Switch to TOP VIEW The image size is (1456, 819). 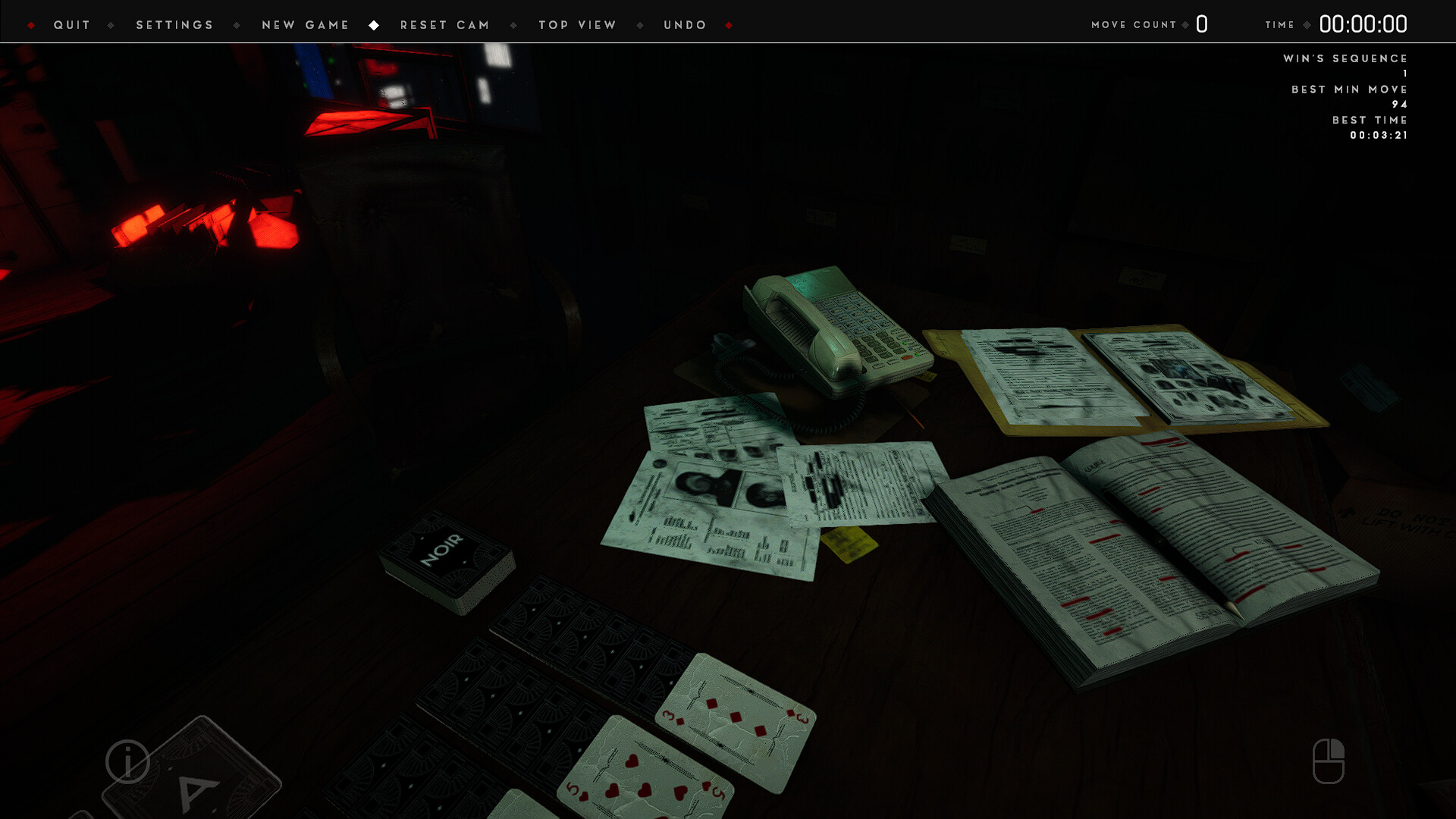[x=576, y=24]
